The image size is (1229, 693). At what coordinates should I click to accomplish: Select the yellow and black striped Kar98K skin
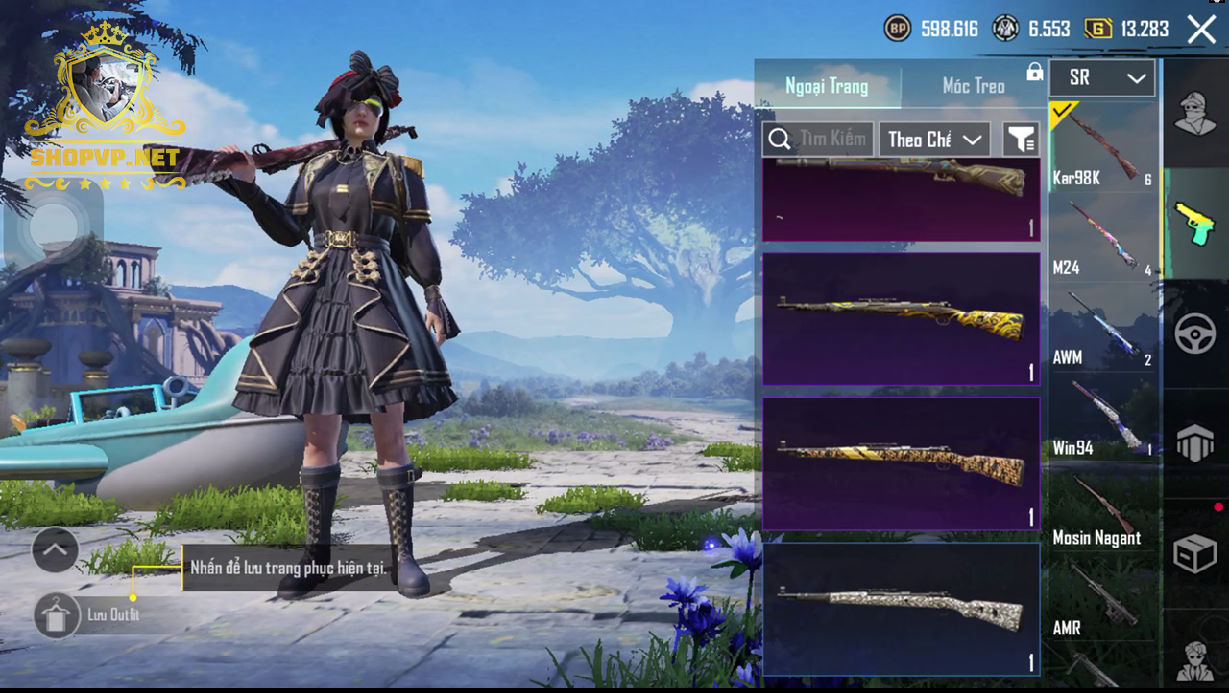(x=901, y=318)
